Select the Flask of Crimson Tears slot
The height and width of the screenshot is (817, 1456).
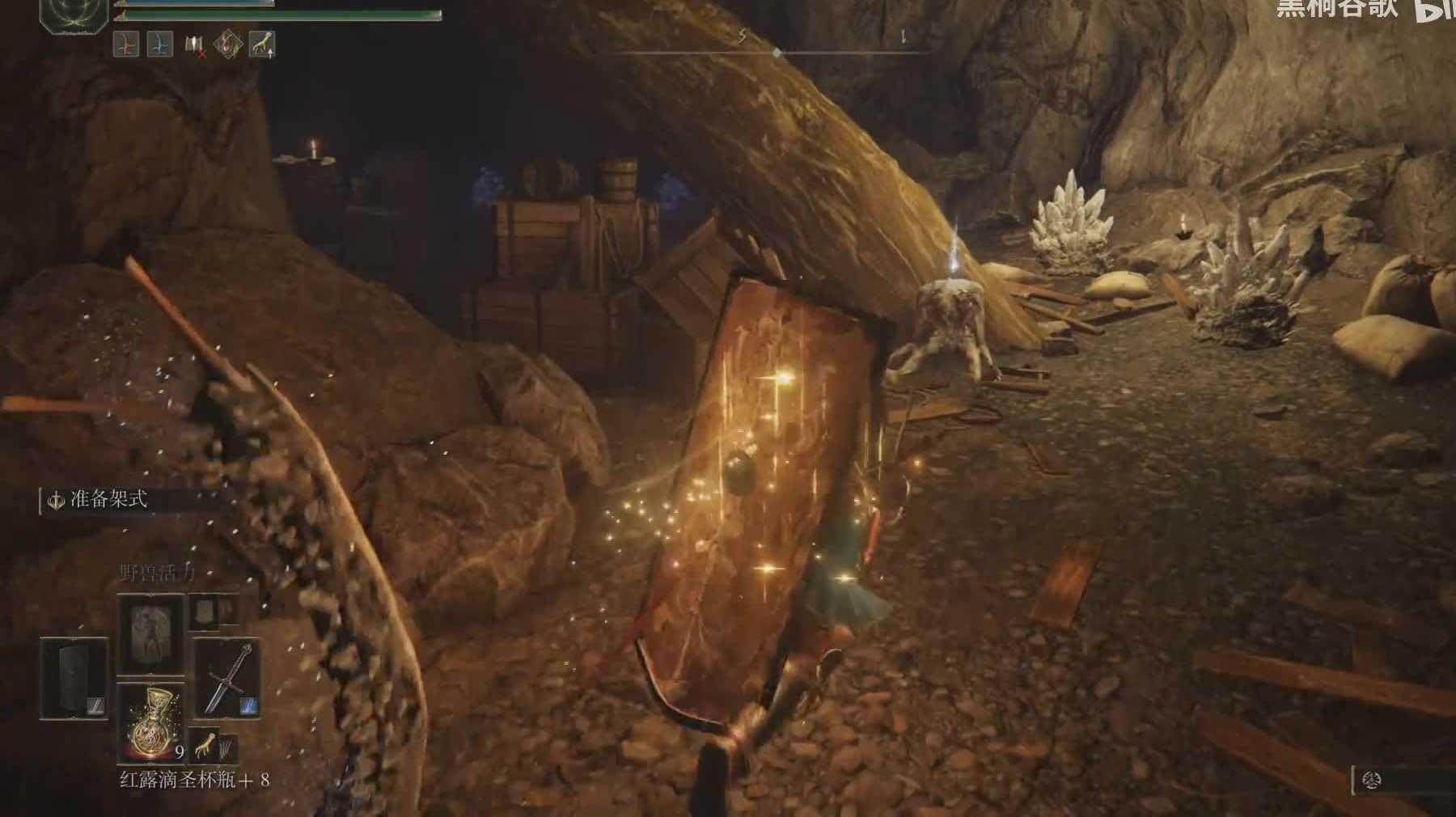151,722
